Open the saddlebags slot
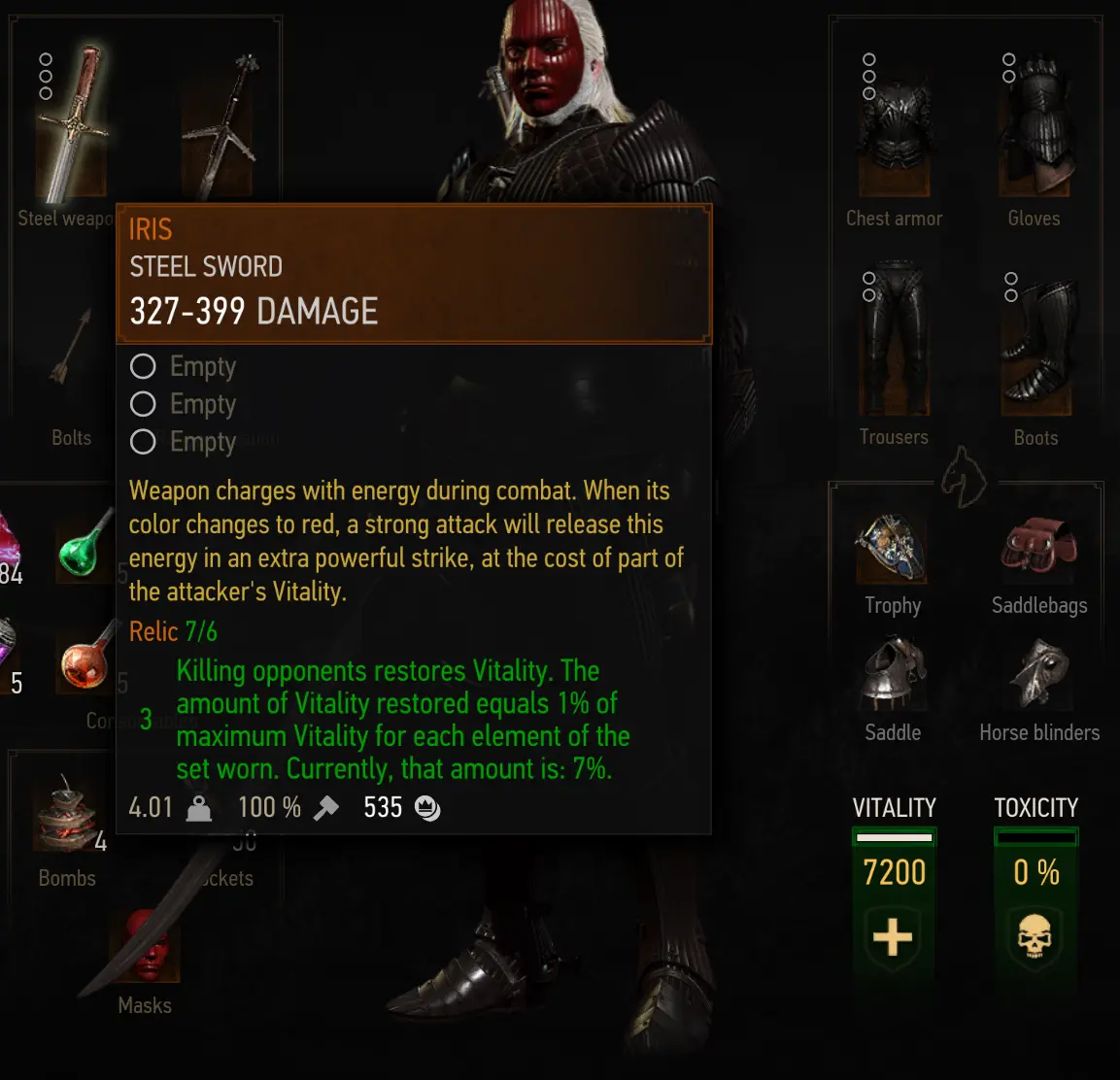 [1038, 549]
